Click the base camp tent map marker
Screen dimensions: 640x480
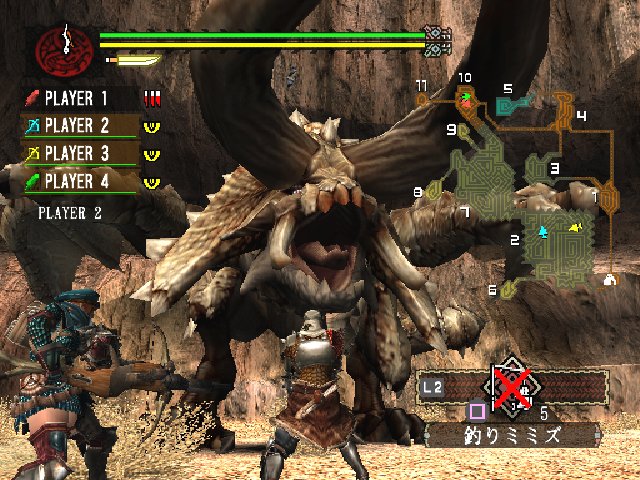[x=609, y=281]
